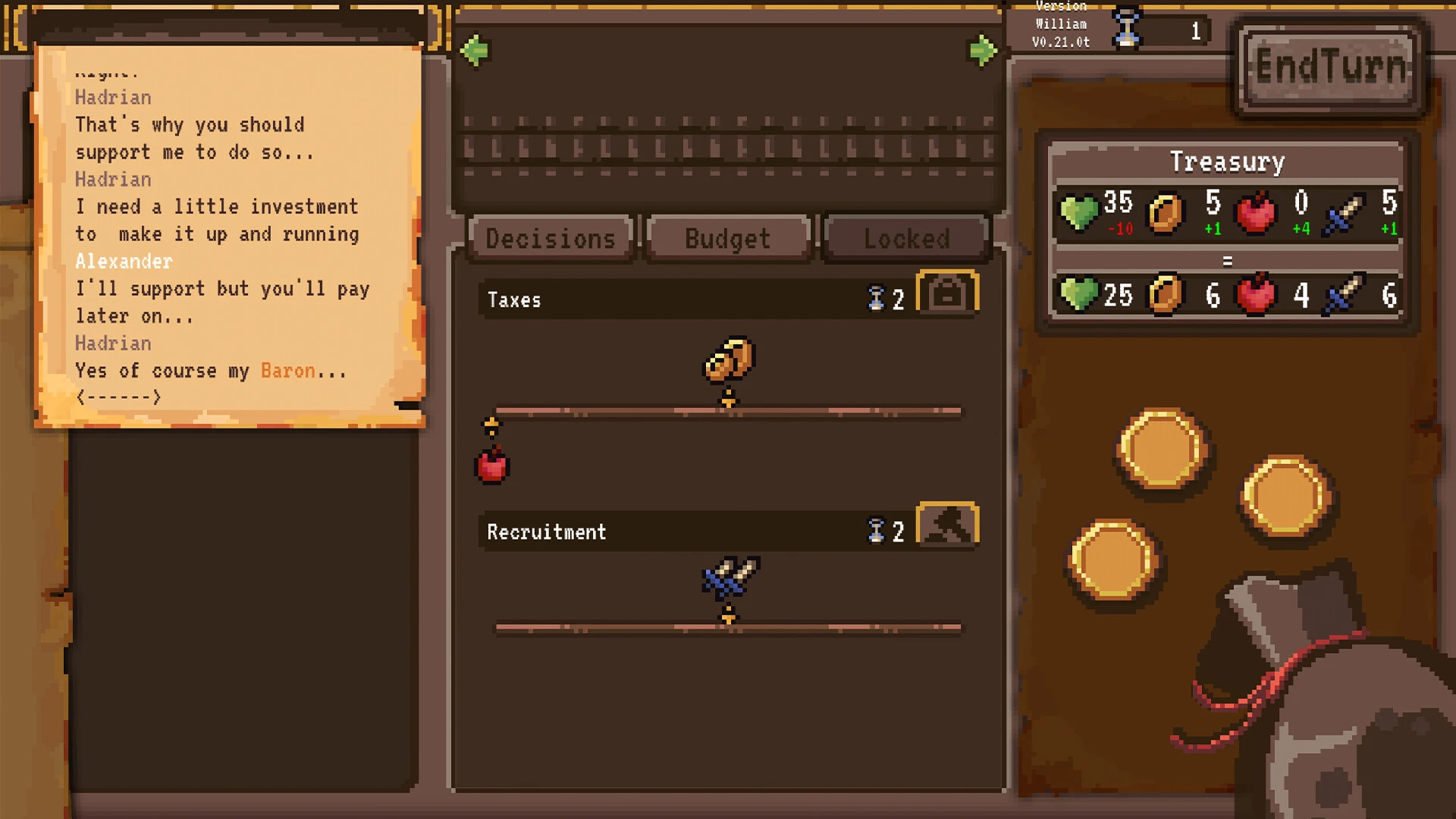Viewport: 1456px width, 819px height.
Task: Advance with the right green arrow
Action: click(x=983, y=51)
